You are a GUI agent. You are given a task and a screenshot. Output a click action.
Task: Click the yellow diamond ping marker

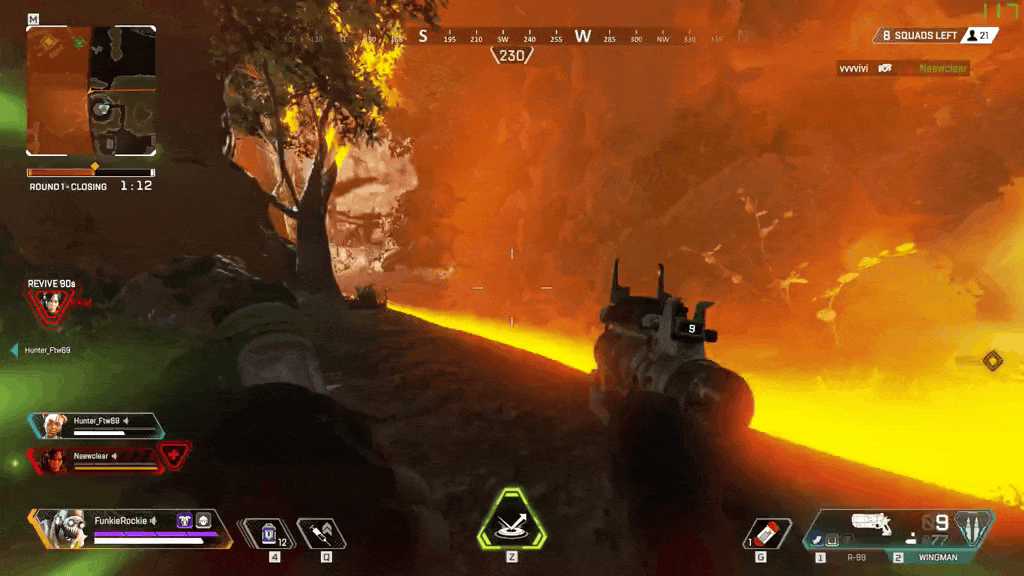pos(992,360)
